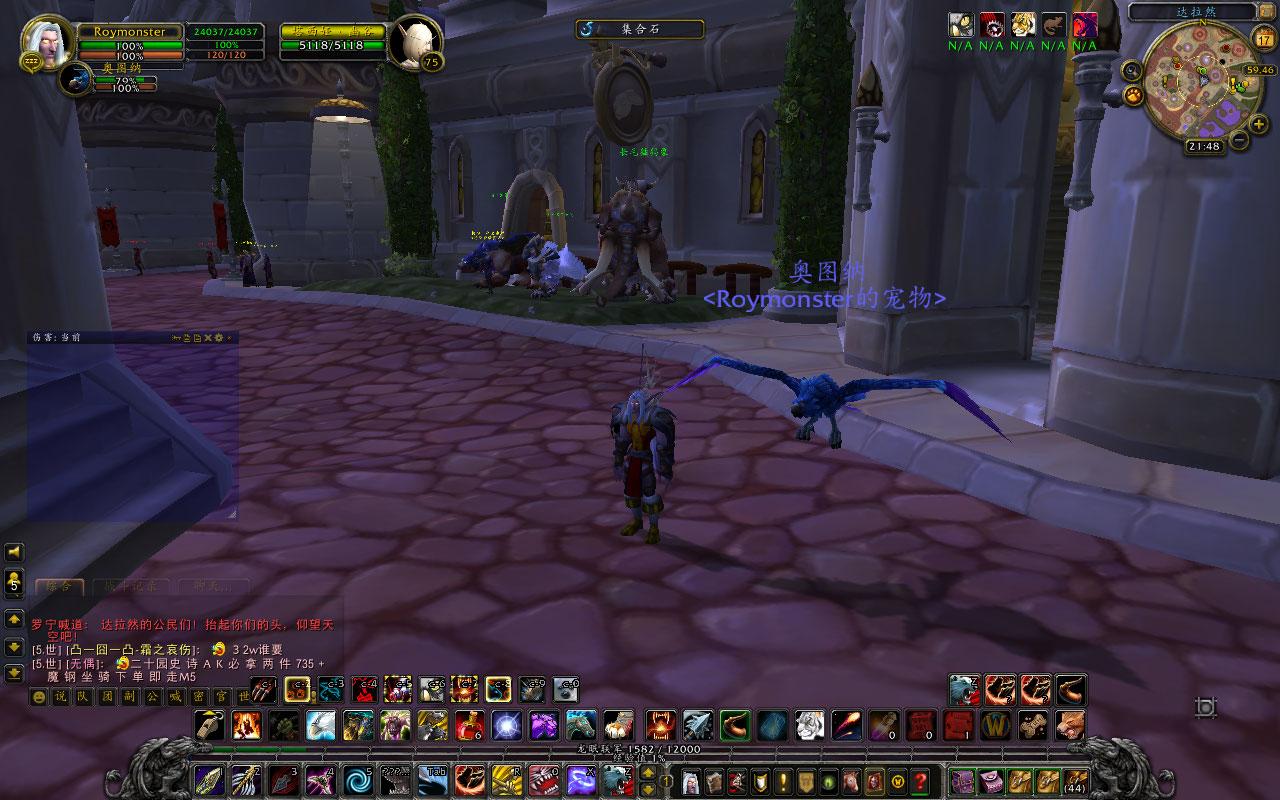Toggle the paw print tracking button
This screenshot has height=800, width=1280.
(1134, 96)
